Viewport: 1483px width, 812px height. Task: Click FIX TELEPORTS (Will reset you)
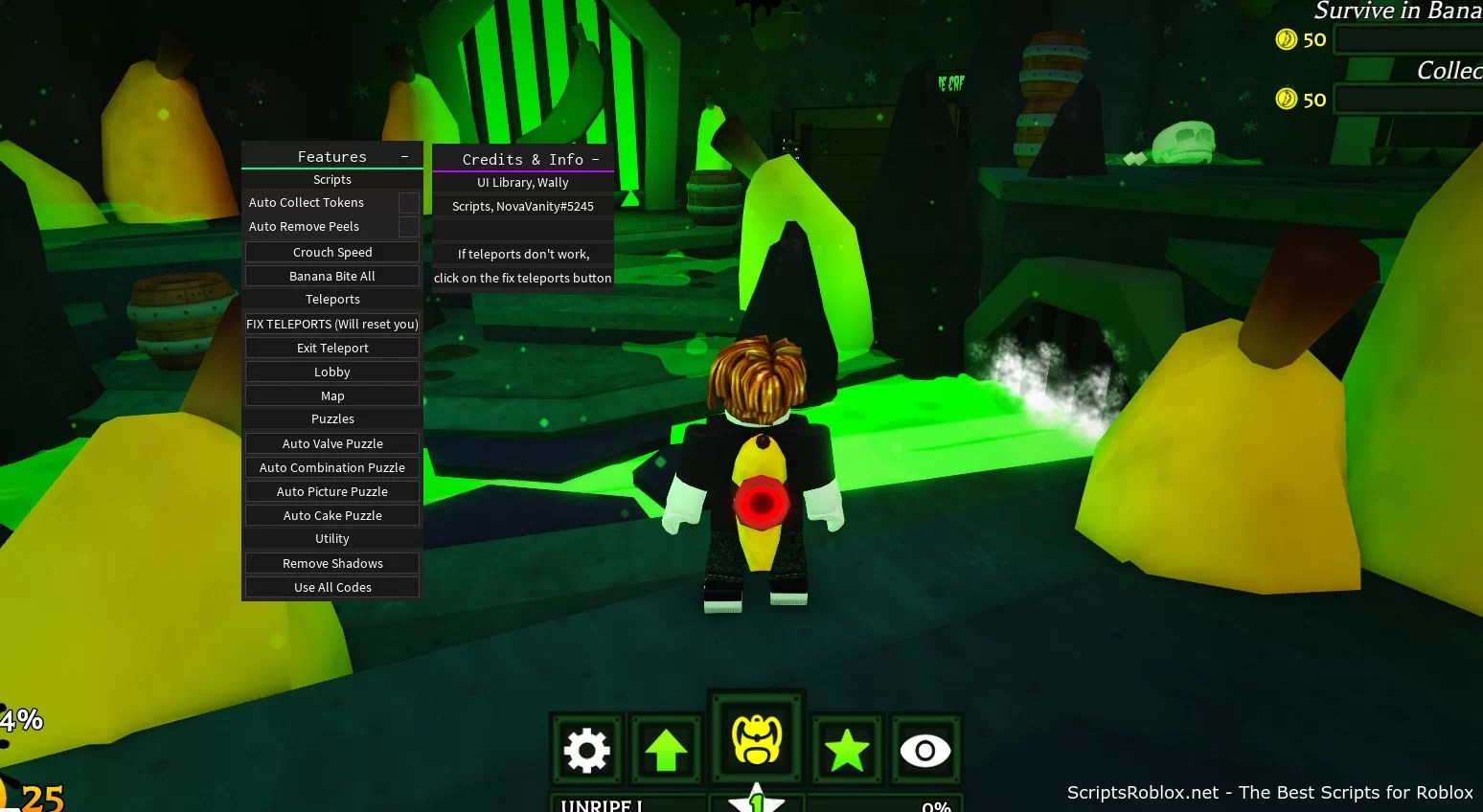point(332,324)
